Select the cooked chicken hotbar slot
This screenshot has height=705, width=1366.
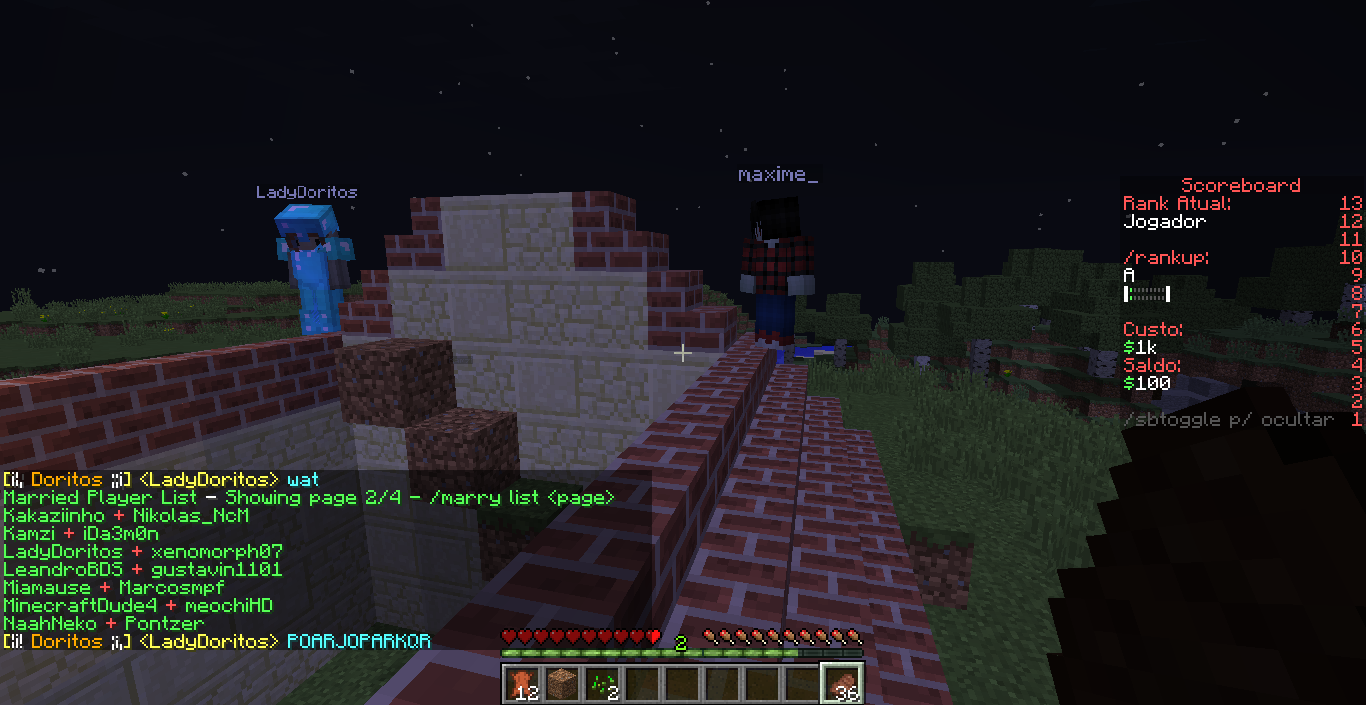[520, 683]
